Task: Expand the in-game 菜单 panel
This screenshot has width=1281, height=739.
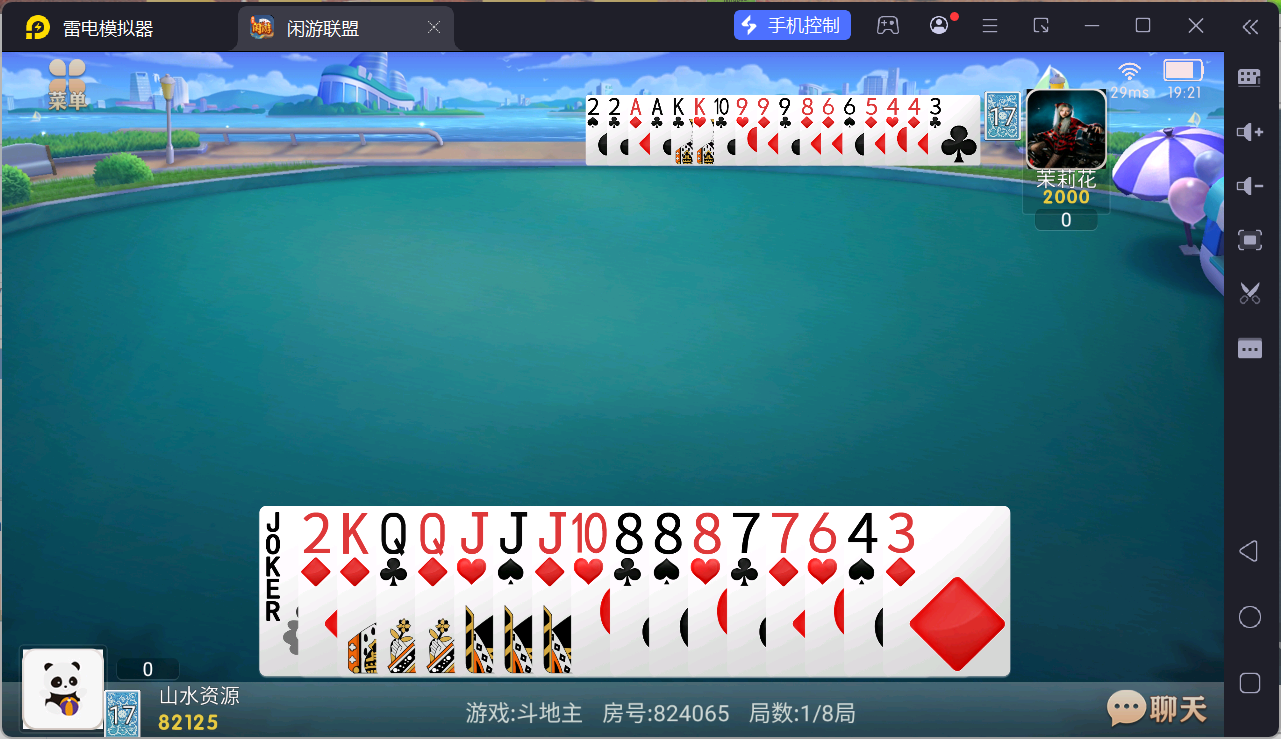Action: click(x=67, y=80)
